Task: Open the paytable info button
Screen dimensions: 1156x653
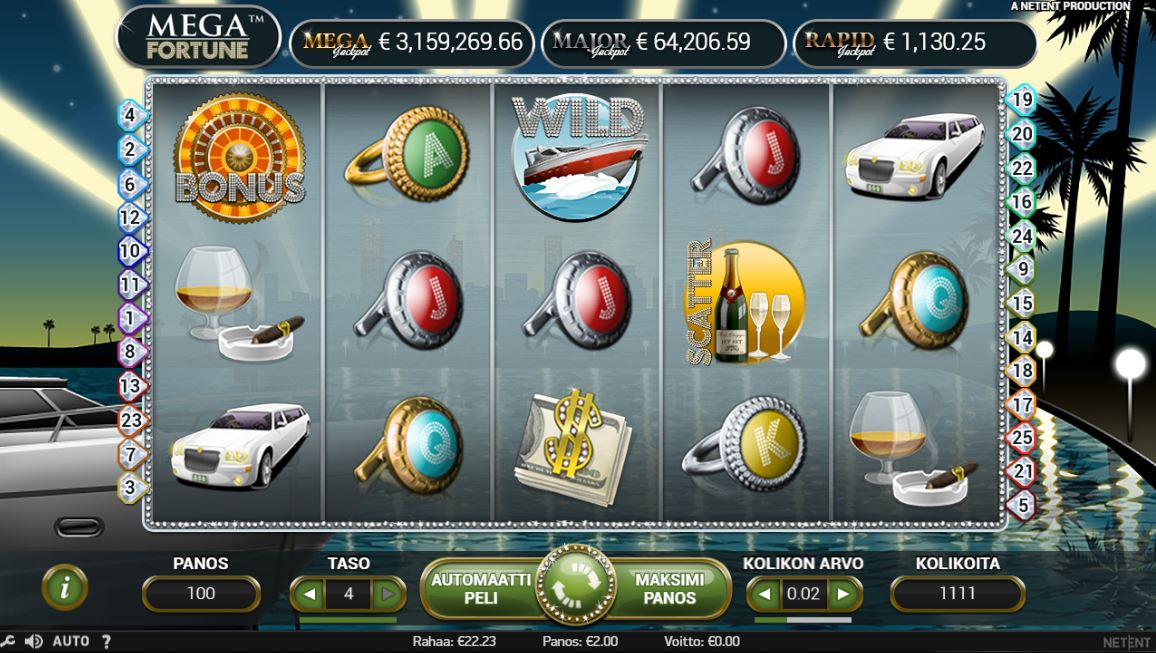Action: pos(66,589)
